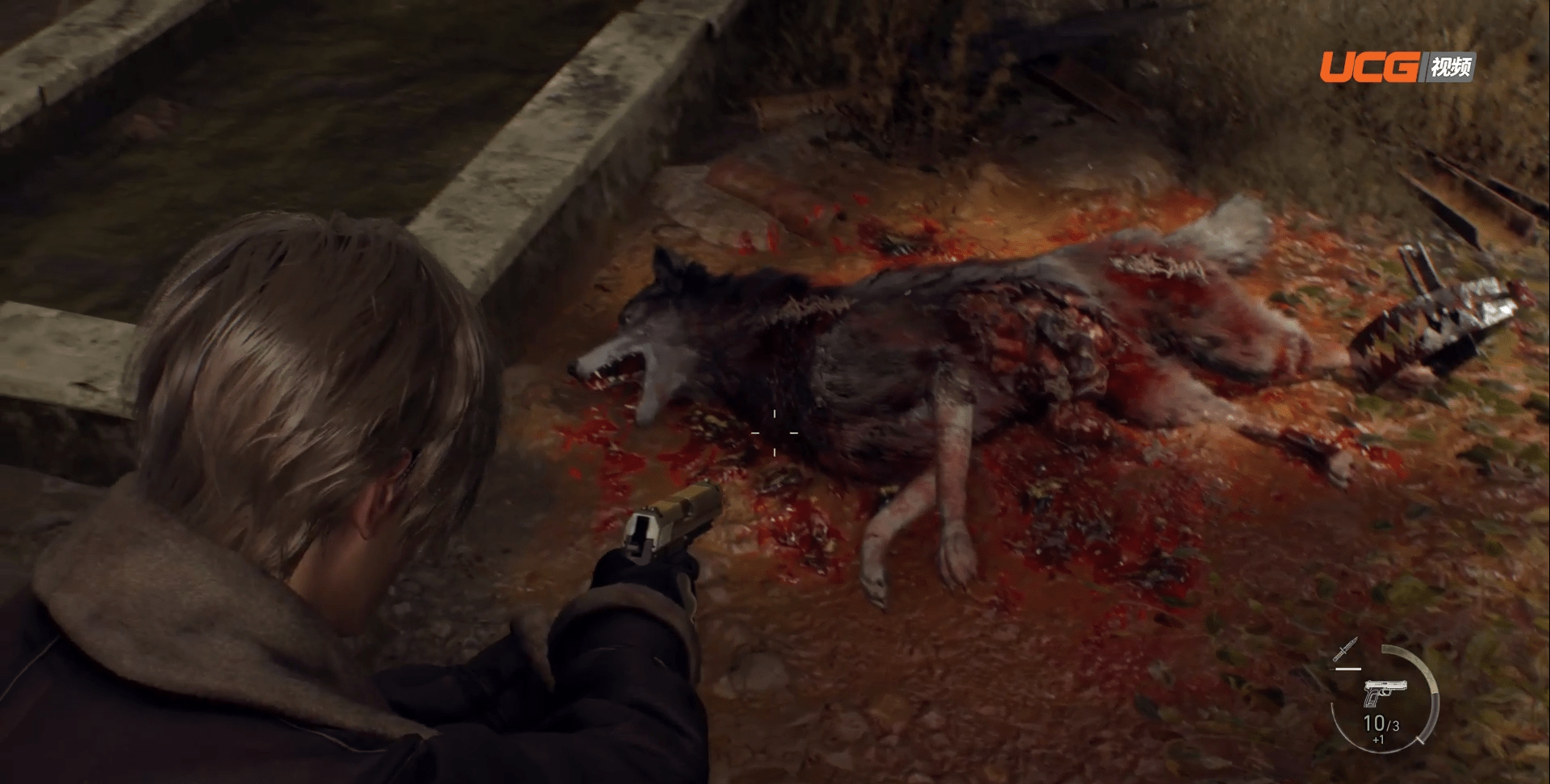This screenshot has width=1550, height=784.
Task: Open the UCG video watermark logo
Action: tap(1397, 68)
